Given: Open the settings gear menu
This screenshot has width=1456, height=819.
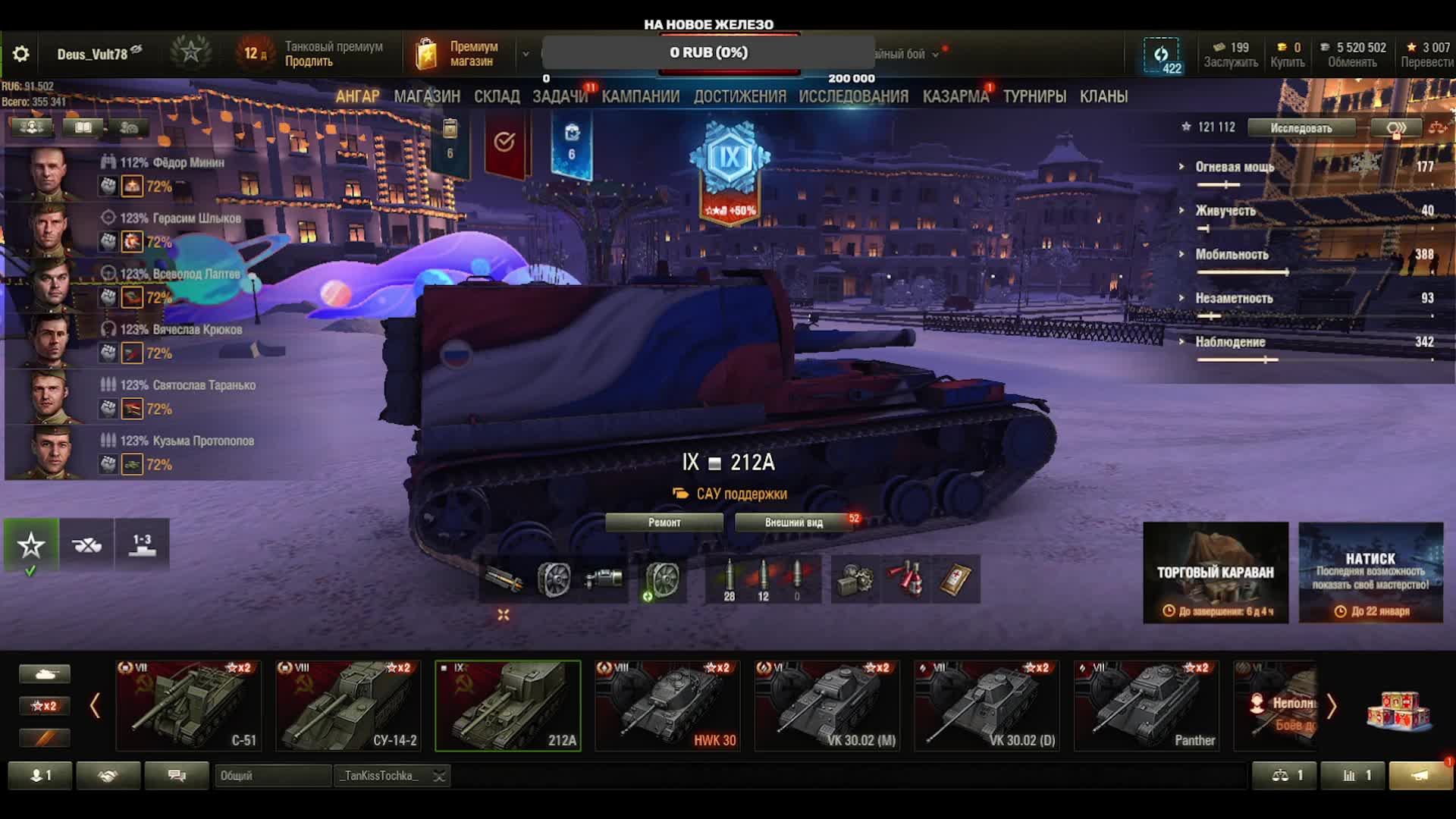Looking at the screenshot, I should point(21,54).
